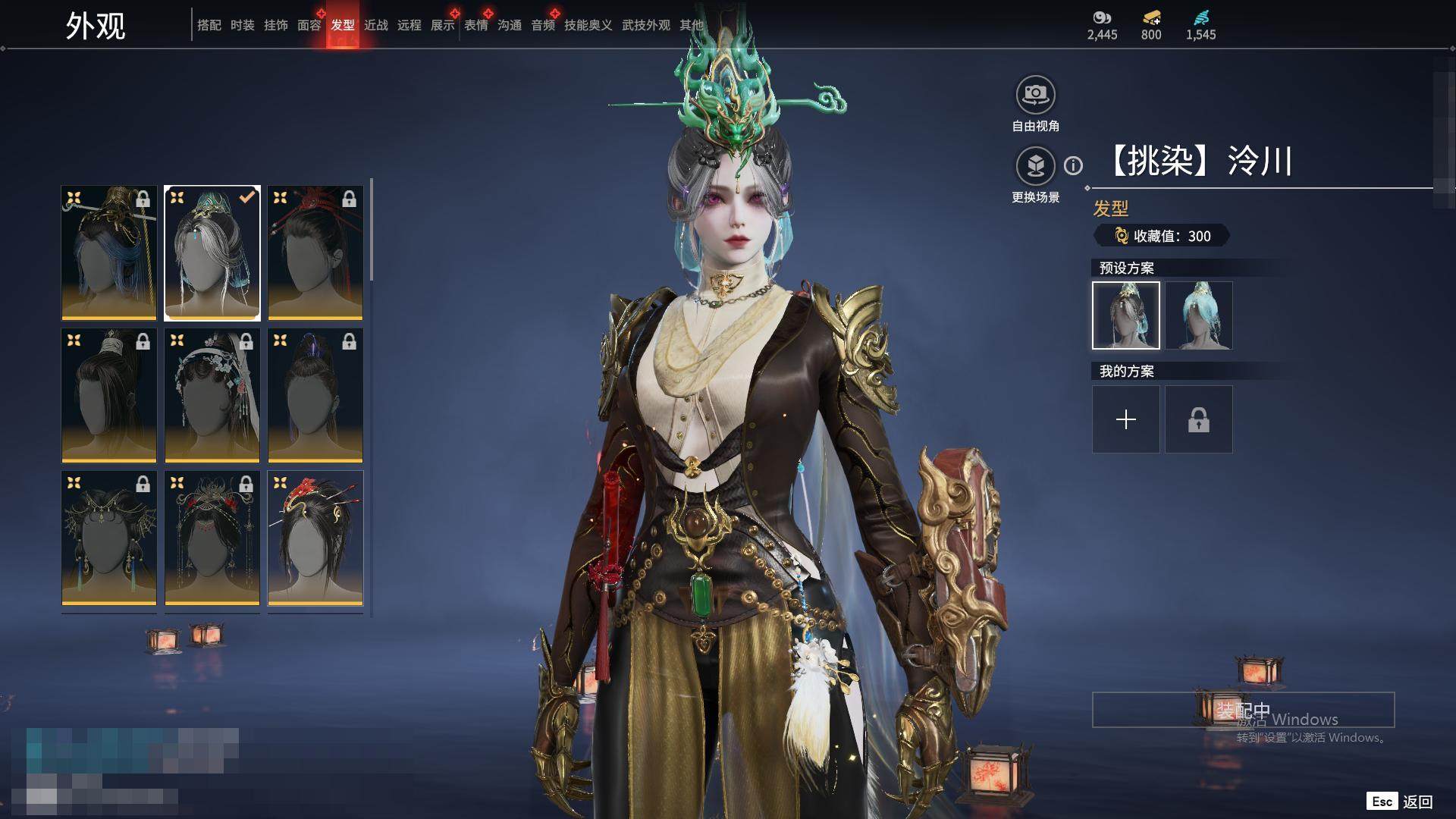Switch to the 面容 face tab
This screenshot has width=1456, height=819.
[309, 25]
